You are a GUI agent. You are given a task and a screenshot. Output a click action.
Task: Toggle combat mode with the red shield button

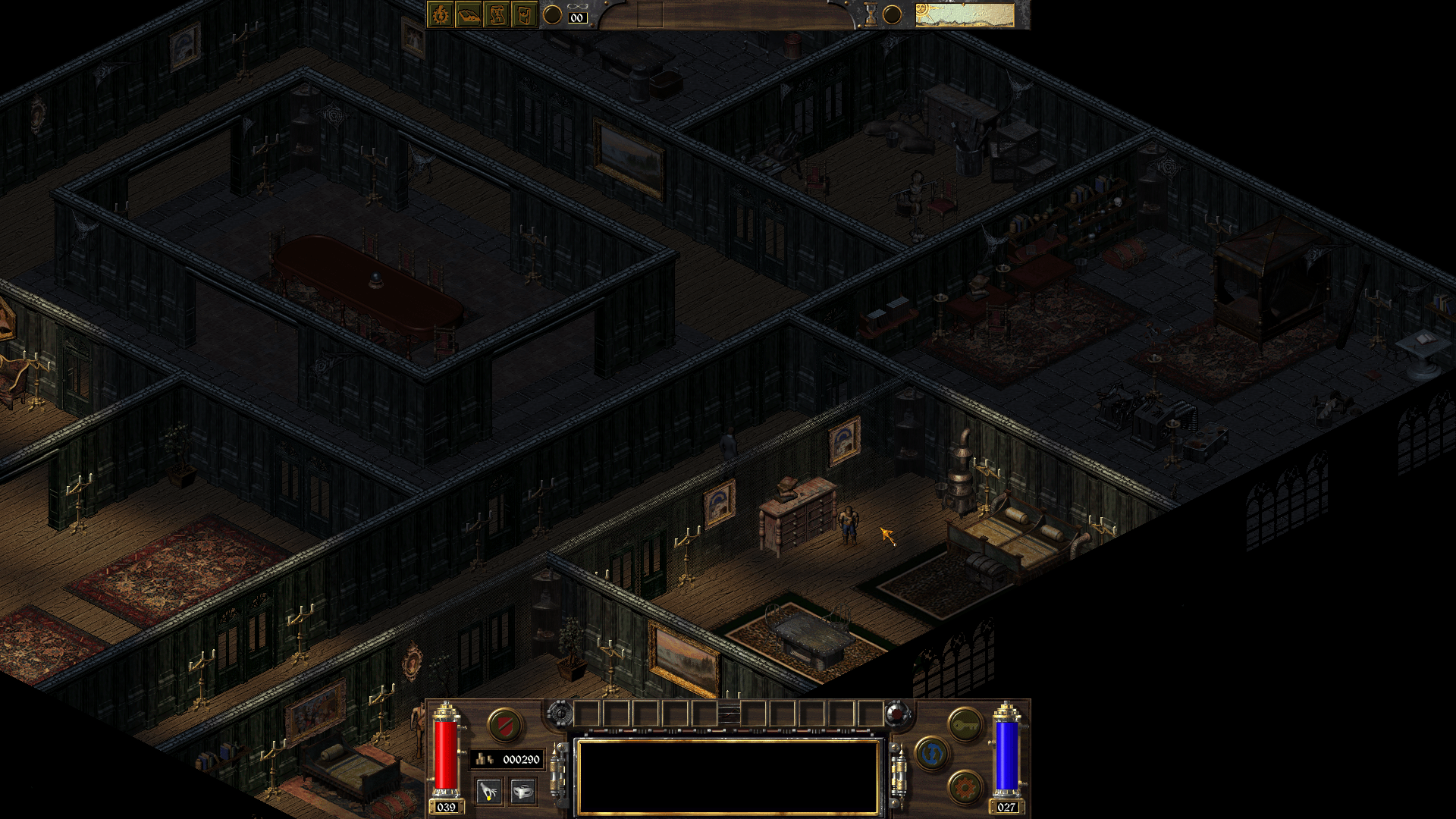504,725
